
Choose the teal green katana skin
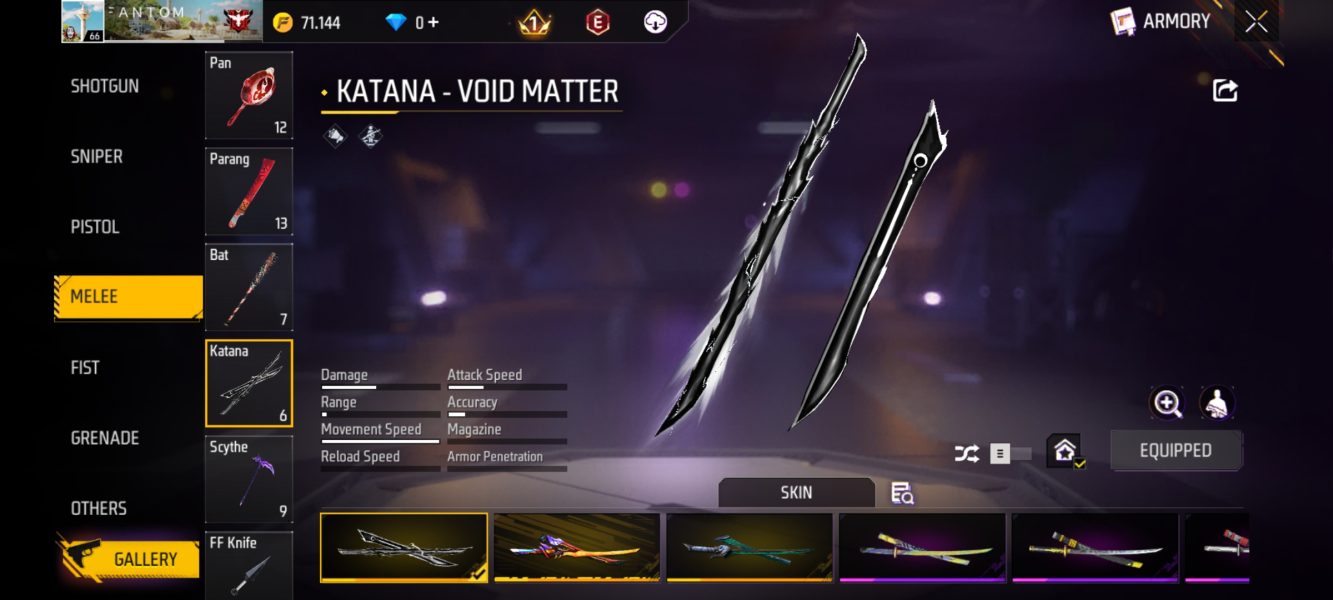(x=749, y=547)
